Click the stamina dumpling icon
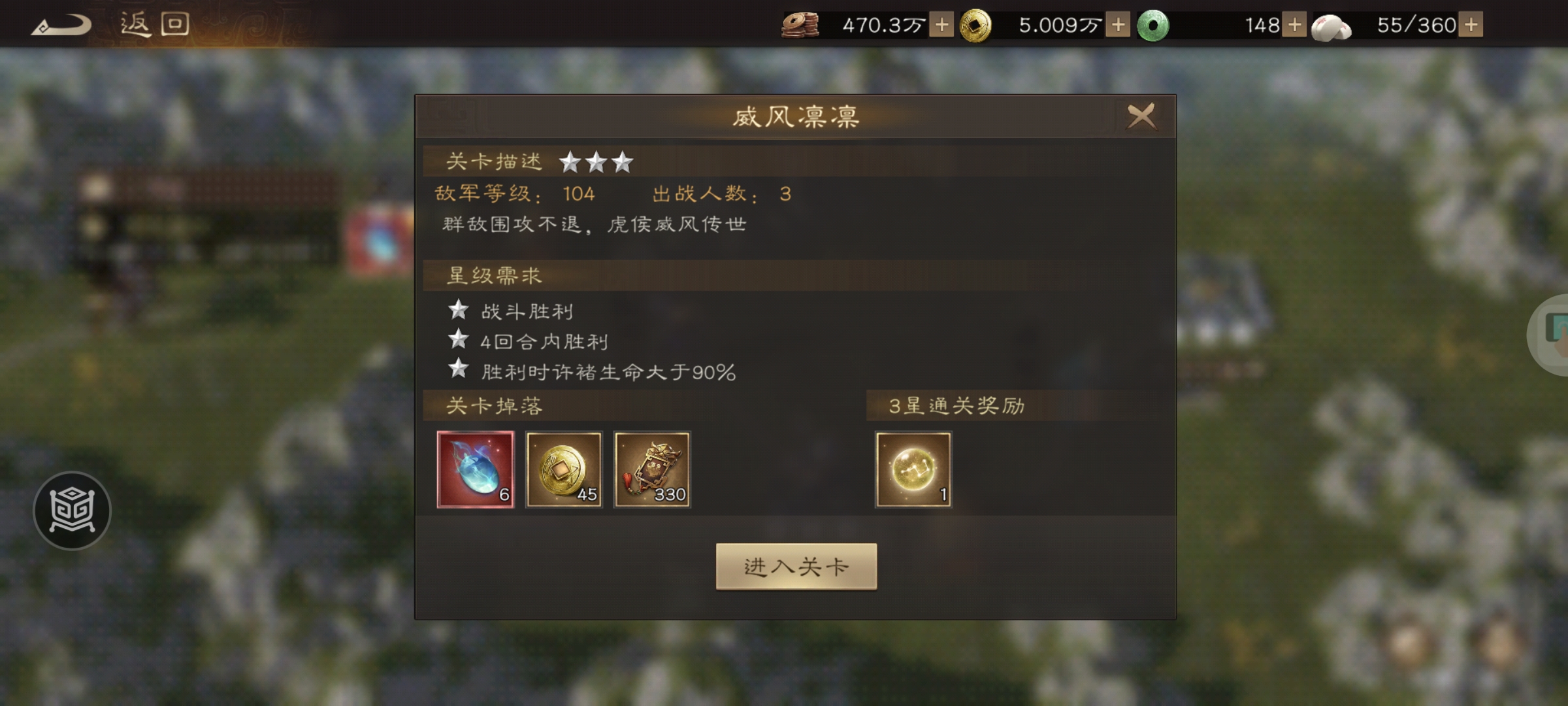This screenshot has height=706, width=1568. click(x=1330, y=26)
